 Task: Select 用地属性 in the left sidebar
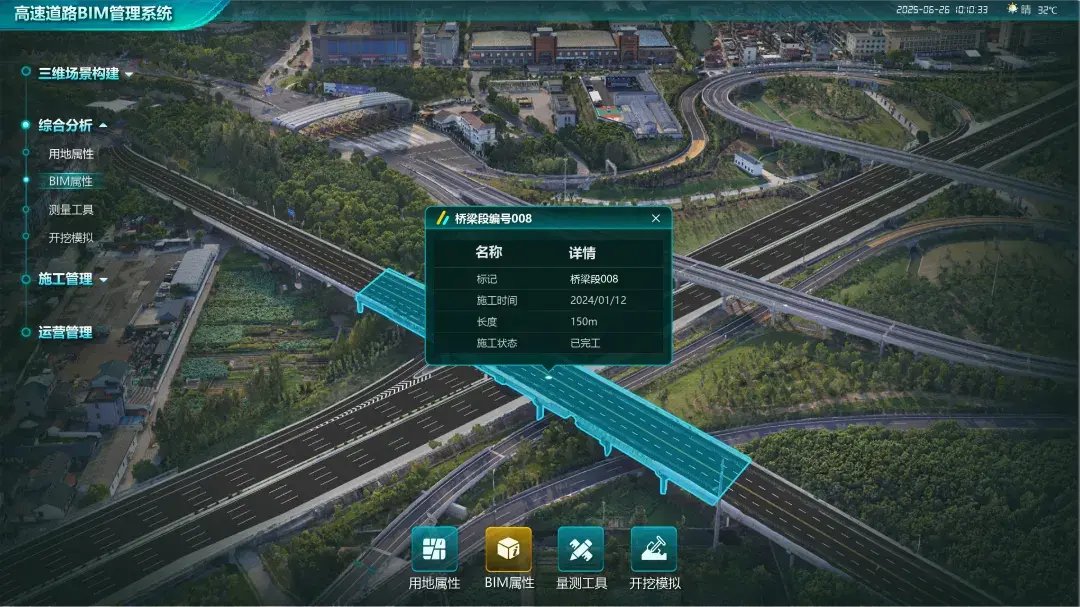(x=71, y=154)
